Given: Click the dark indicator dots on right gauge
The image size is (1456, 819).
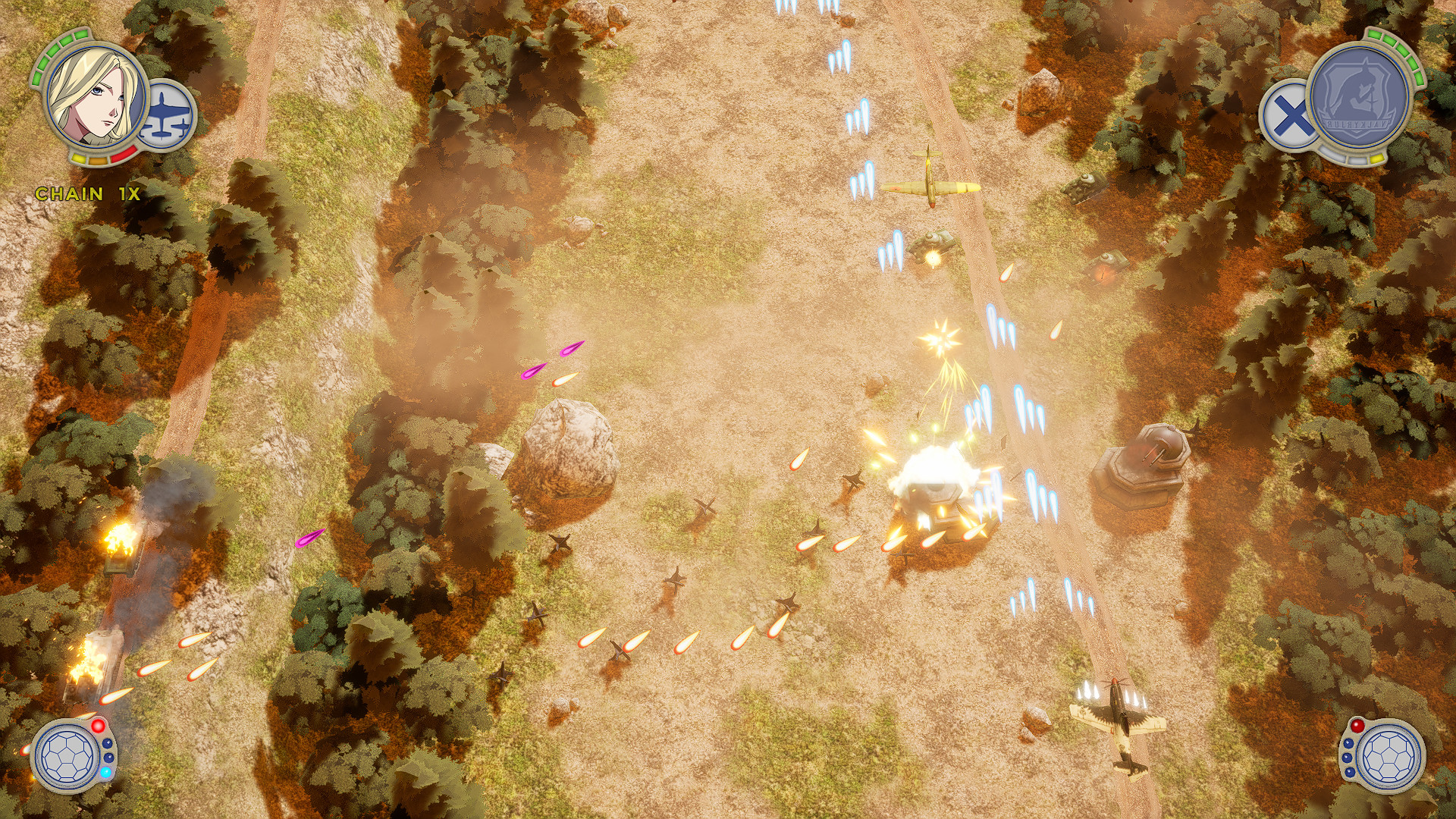Looking at the screenshot, I should 1348,757.
